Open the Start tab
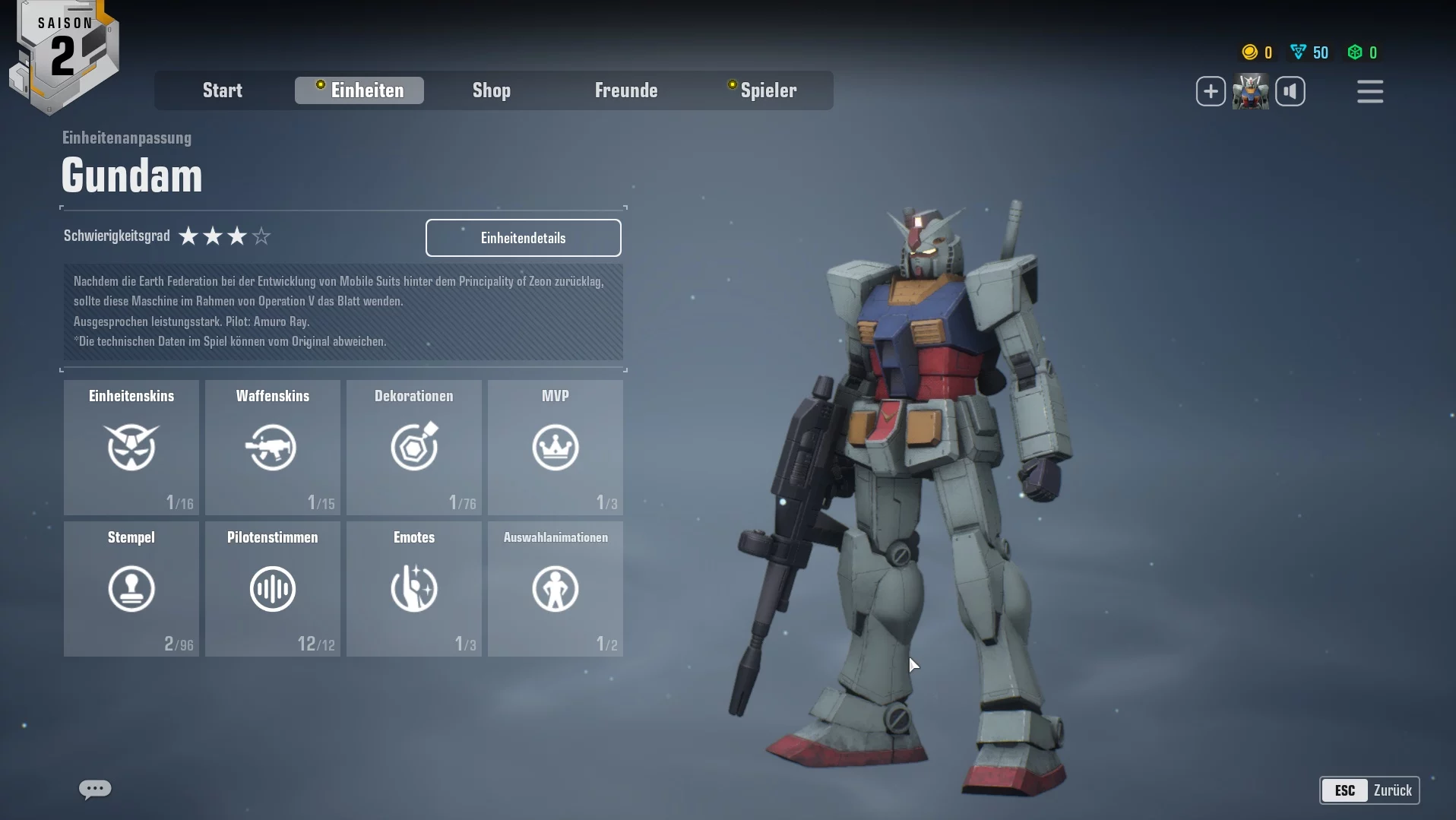Screen dimensions: 1456x820 [222, 90]
